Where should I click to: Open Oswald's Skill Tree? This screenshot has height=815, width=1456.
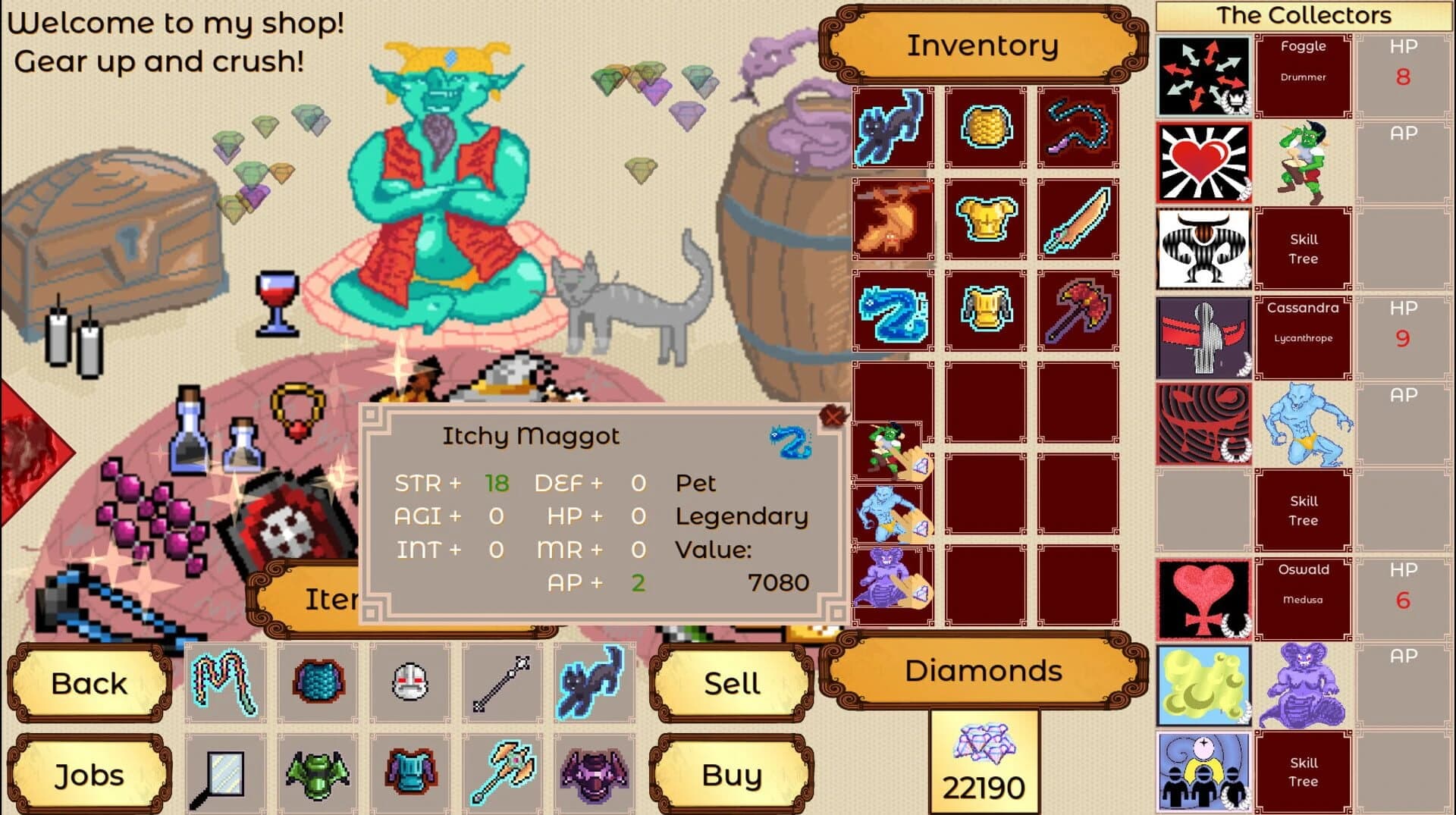tap(1303, 772)
